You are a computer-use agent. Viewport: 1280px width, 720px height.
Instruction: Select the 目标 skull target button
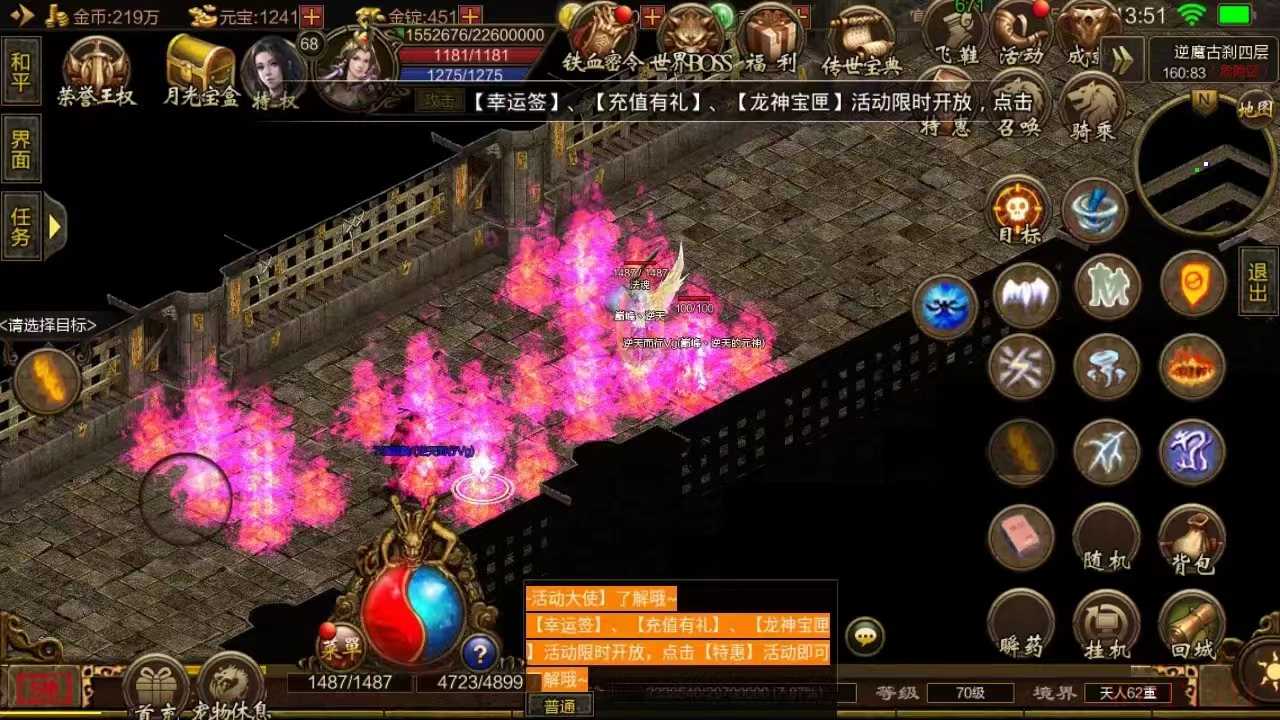(1019, 211)
